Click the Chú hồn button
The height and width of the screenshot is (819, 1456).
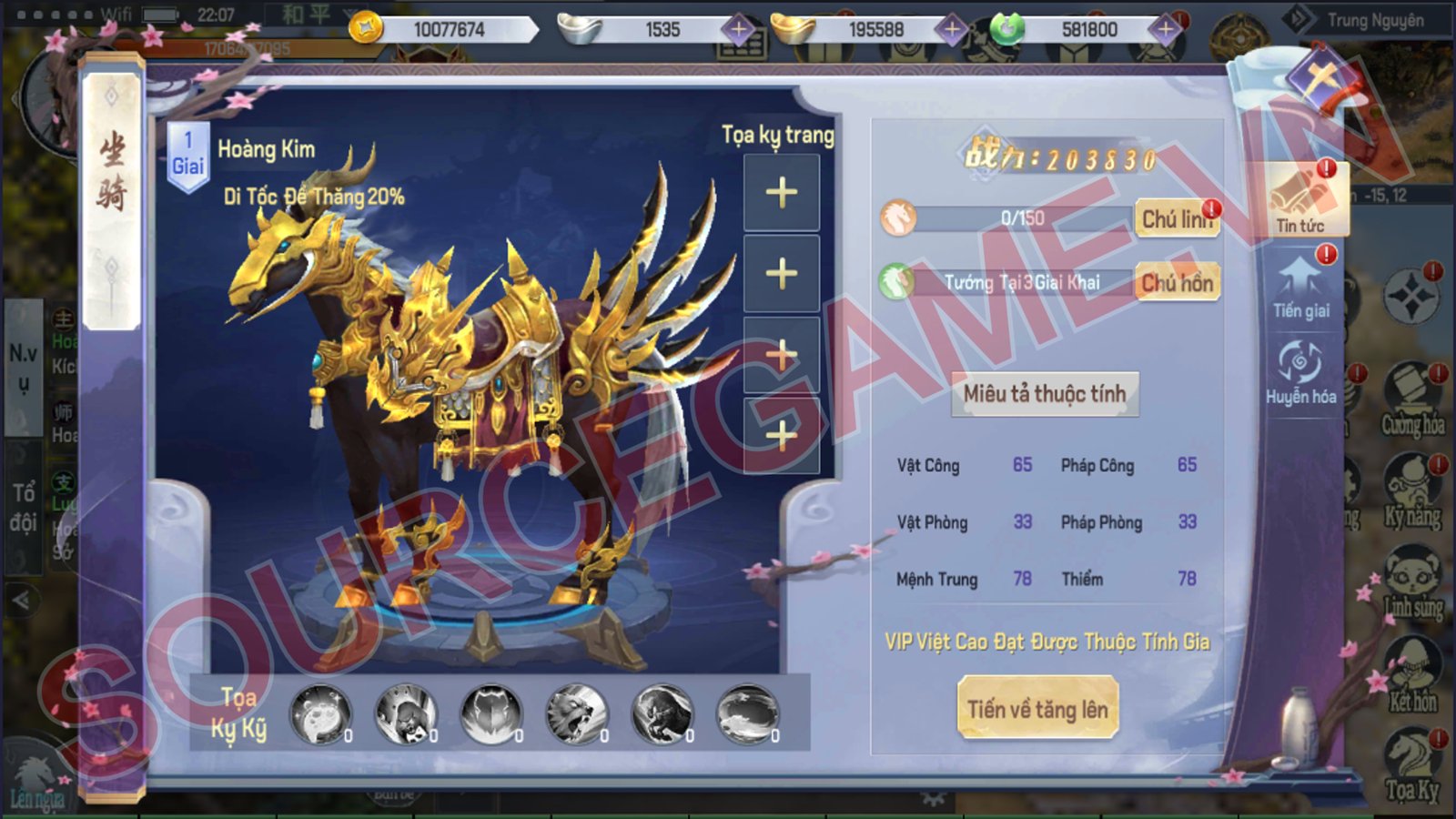1176,283
